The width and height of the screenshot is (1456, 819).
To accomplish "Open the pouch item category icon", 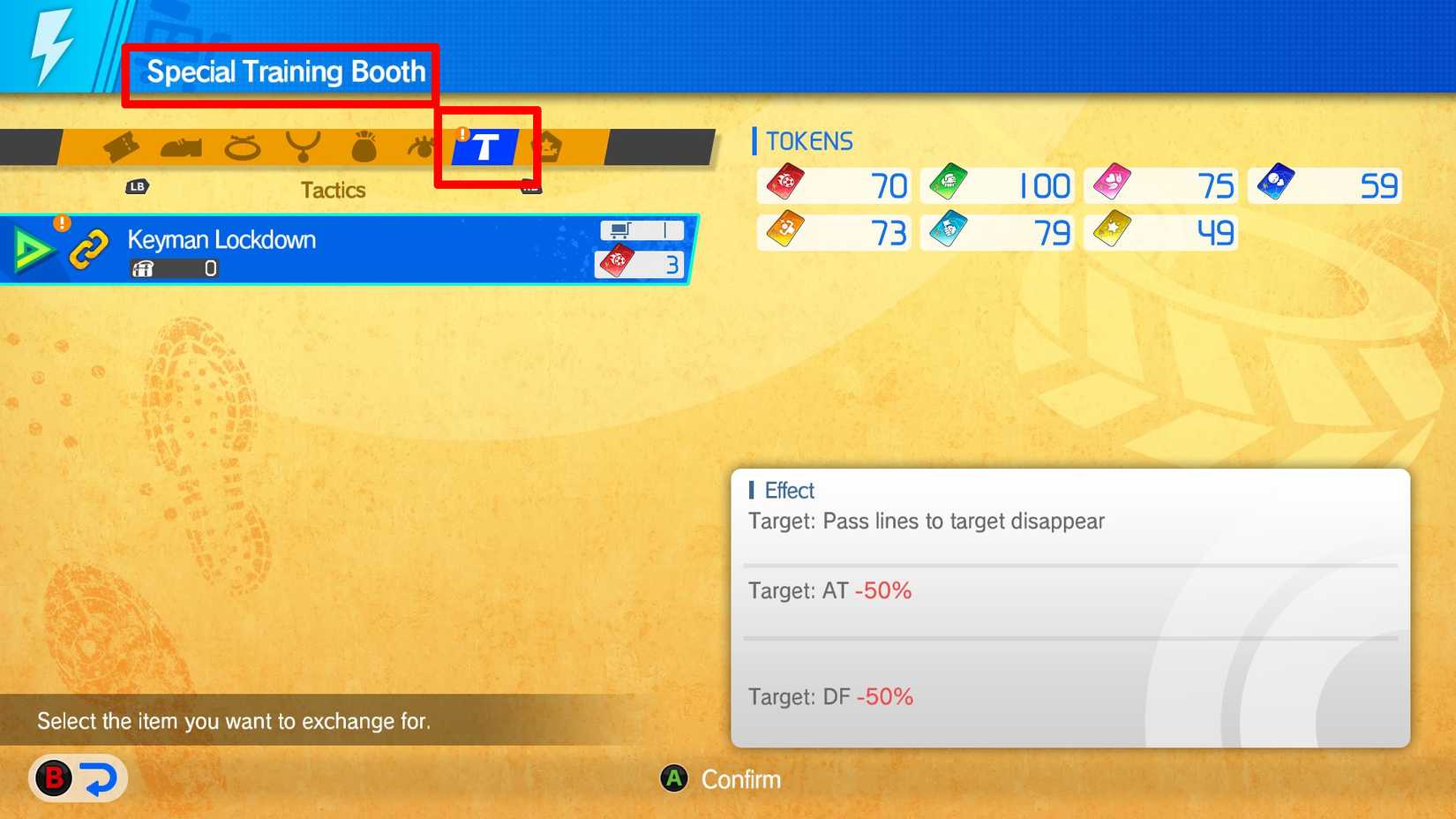I will click(x=364, y=147).
